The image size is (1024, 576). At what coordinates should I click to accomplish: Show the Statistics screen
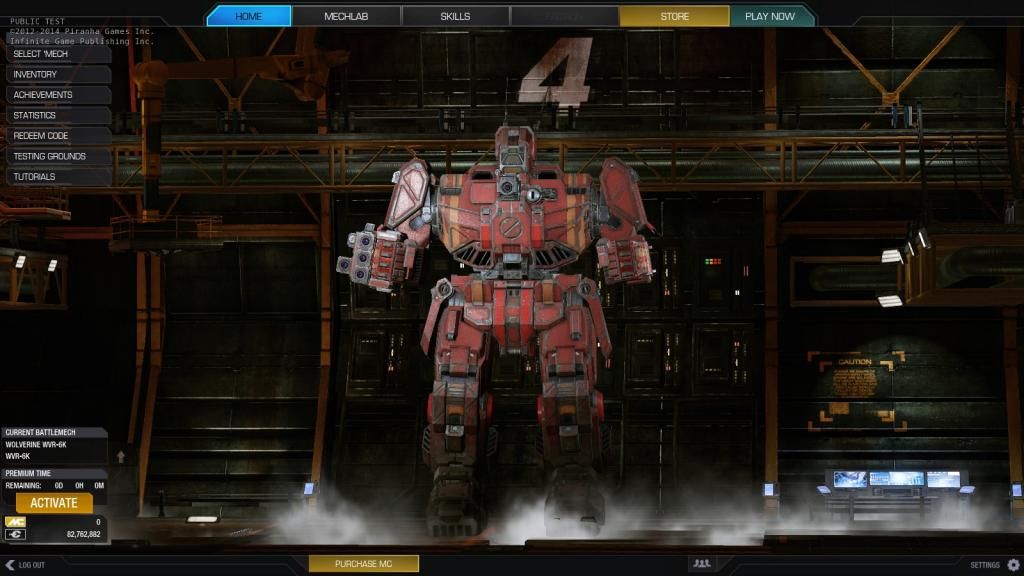pos(56,115)
